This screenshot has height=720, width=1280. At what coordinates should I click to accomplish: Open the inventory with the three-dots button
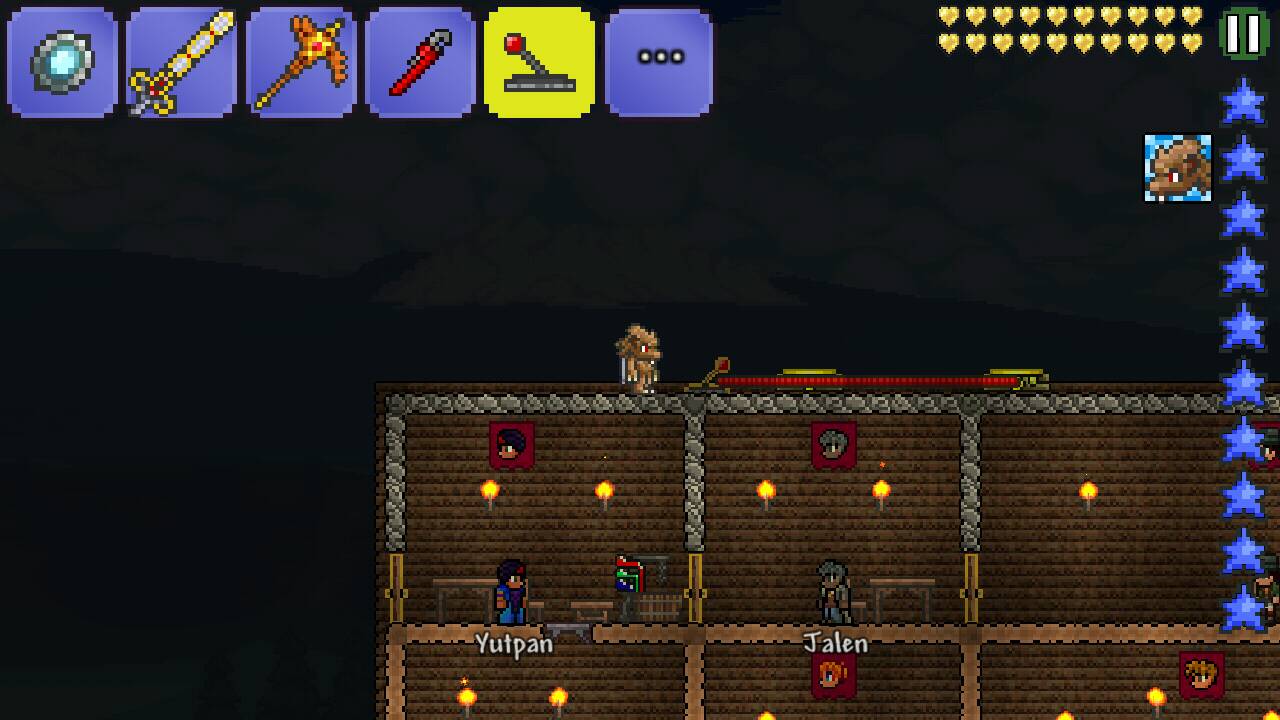click(659, 62)
